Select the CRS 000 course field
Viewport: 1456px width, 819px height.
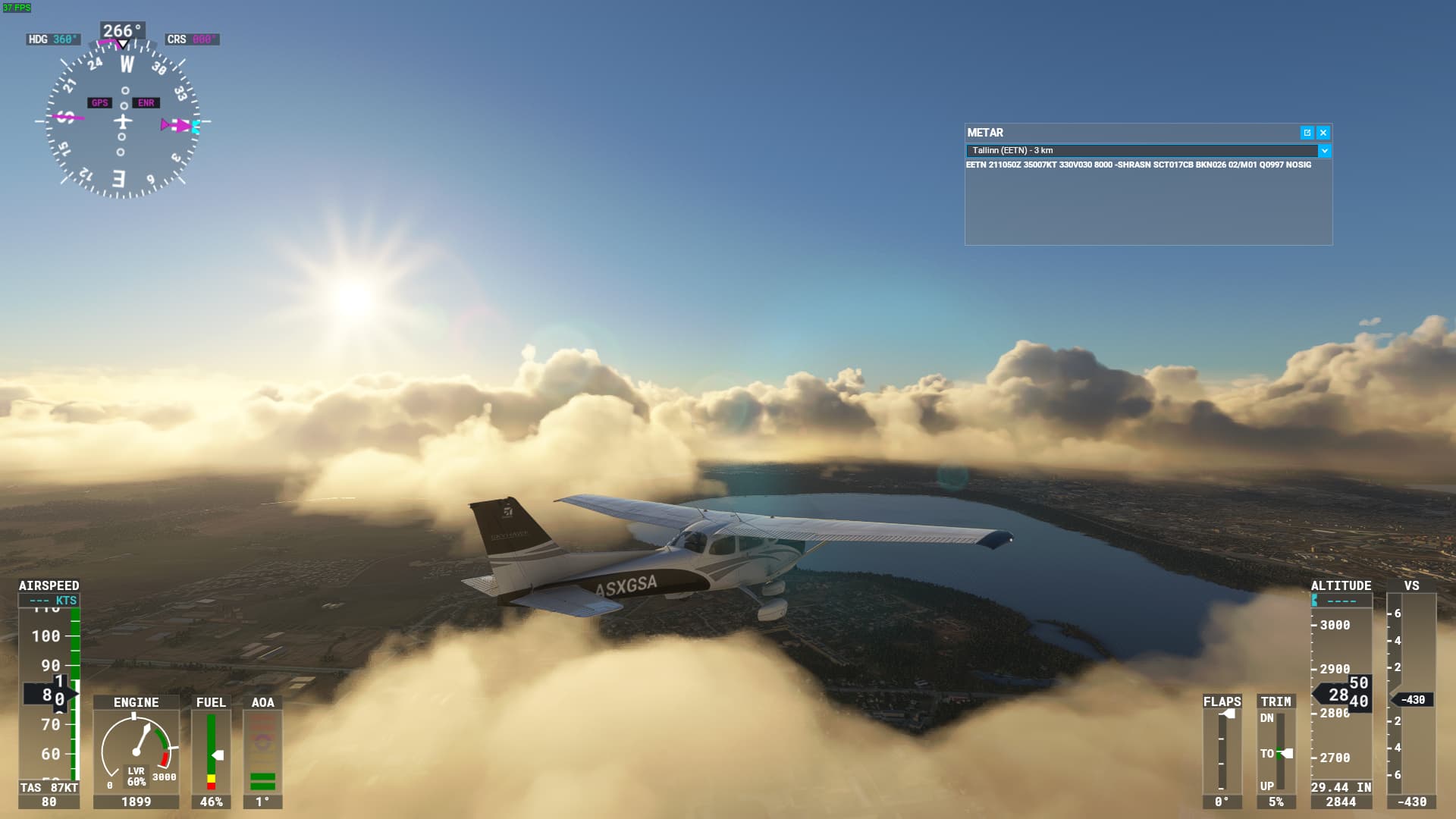(x=192, y=37)
